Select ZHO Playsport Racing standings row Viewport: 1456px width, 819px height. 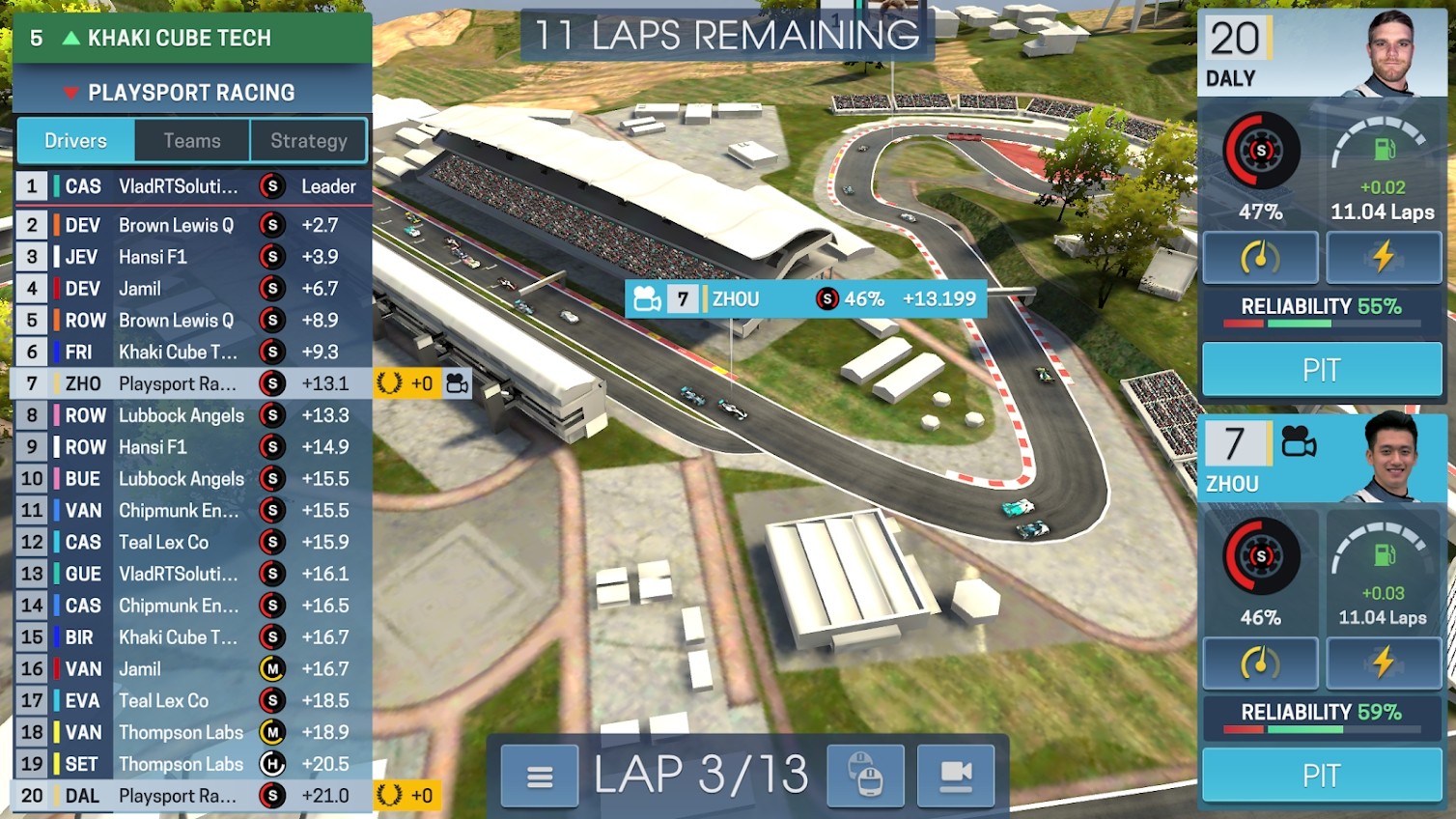click(x=193, y=383)
